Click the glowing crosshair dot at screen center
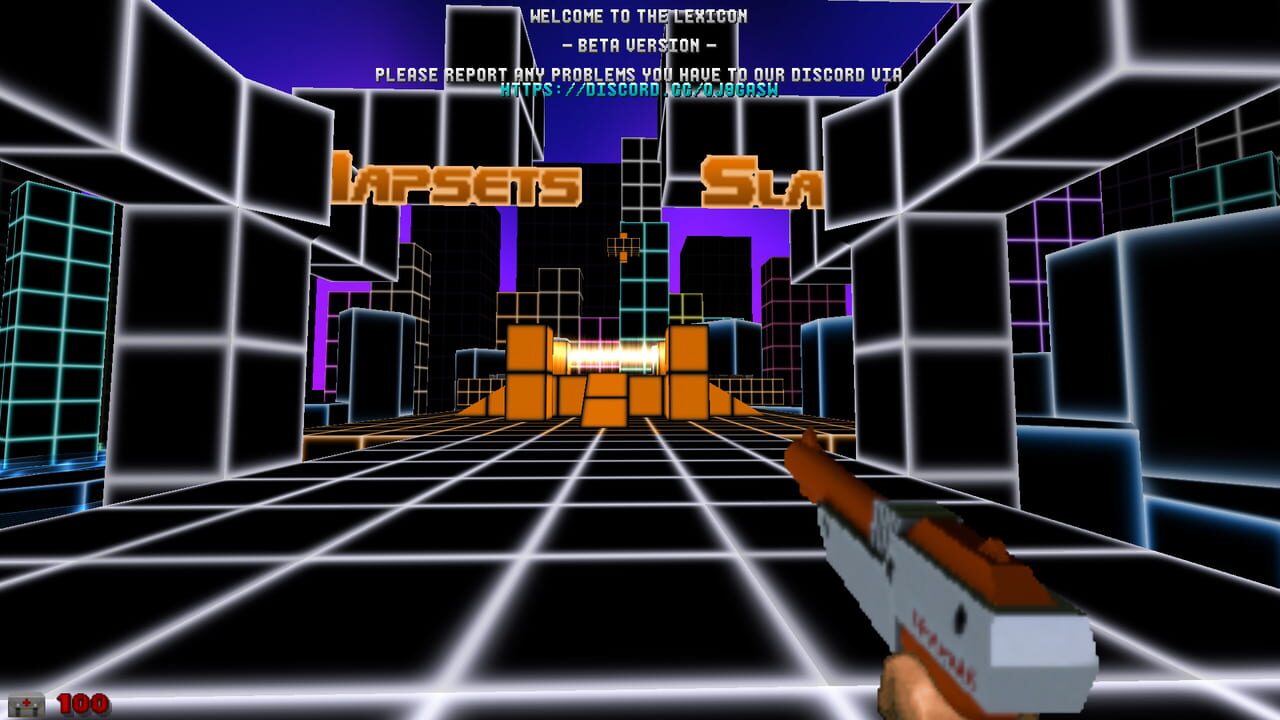 [x=640, y=360]
